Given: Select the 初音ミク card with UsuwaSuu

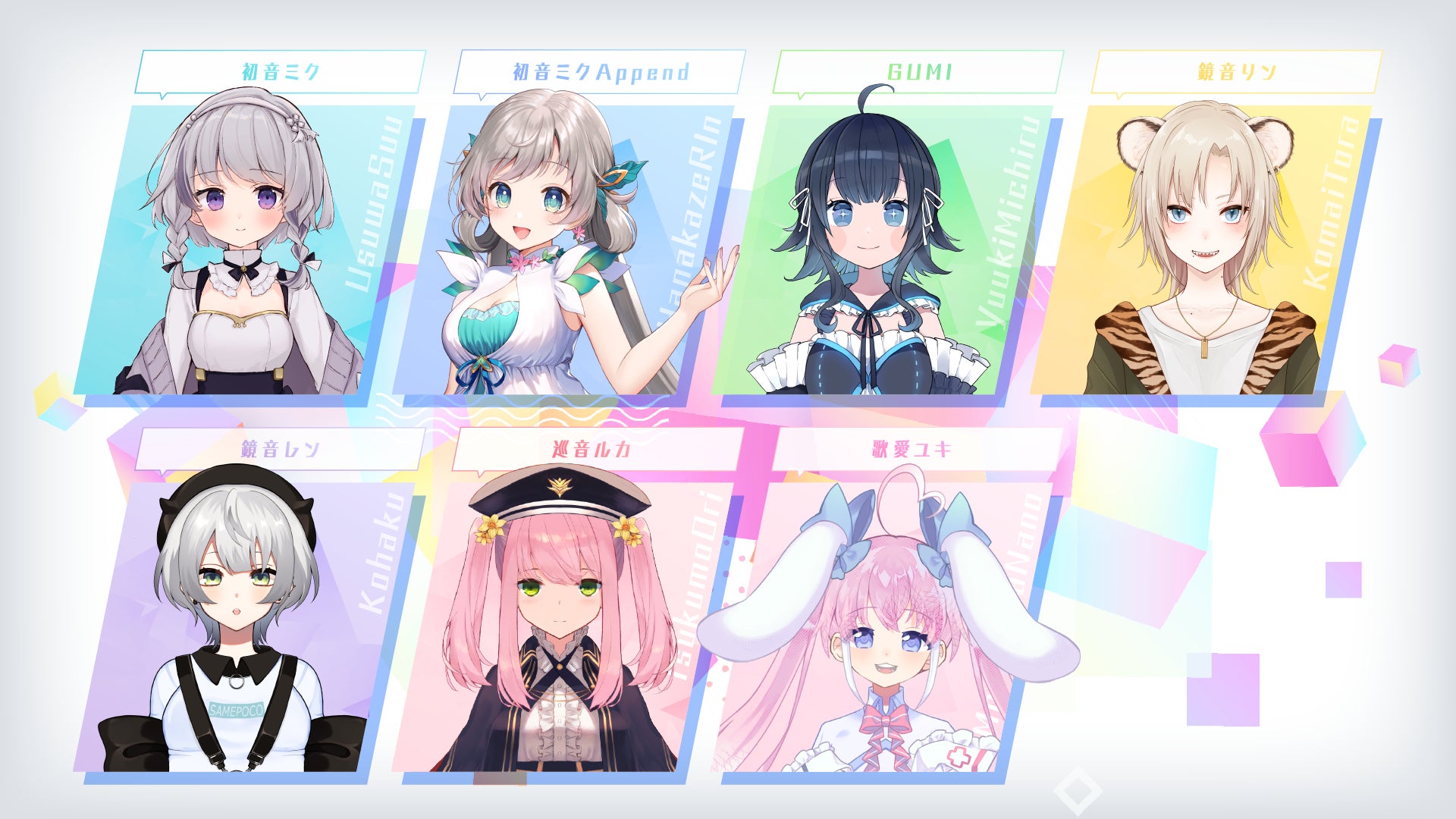Looking at the screenshot, I should [x=246, y=250].
